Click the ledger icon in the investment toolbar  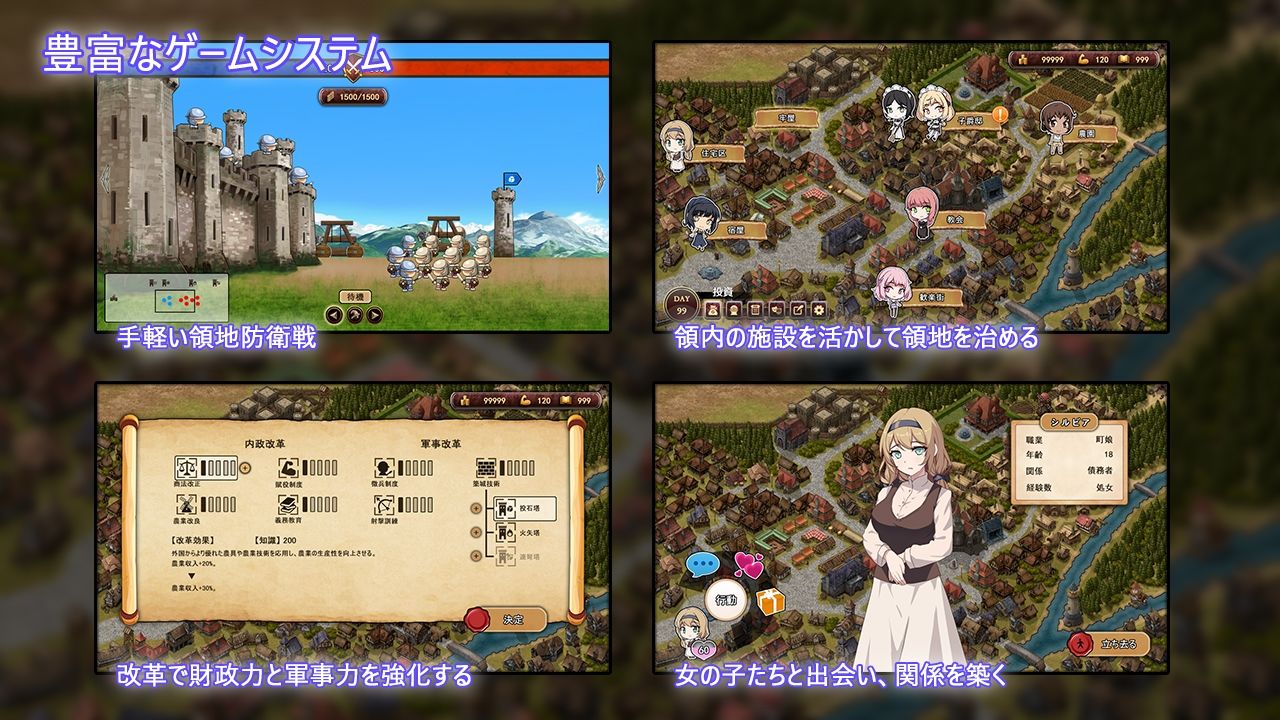click(x=755, y=309)
